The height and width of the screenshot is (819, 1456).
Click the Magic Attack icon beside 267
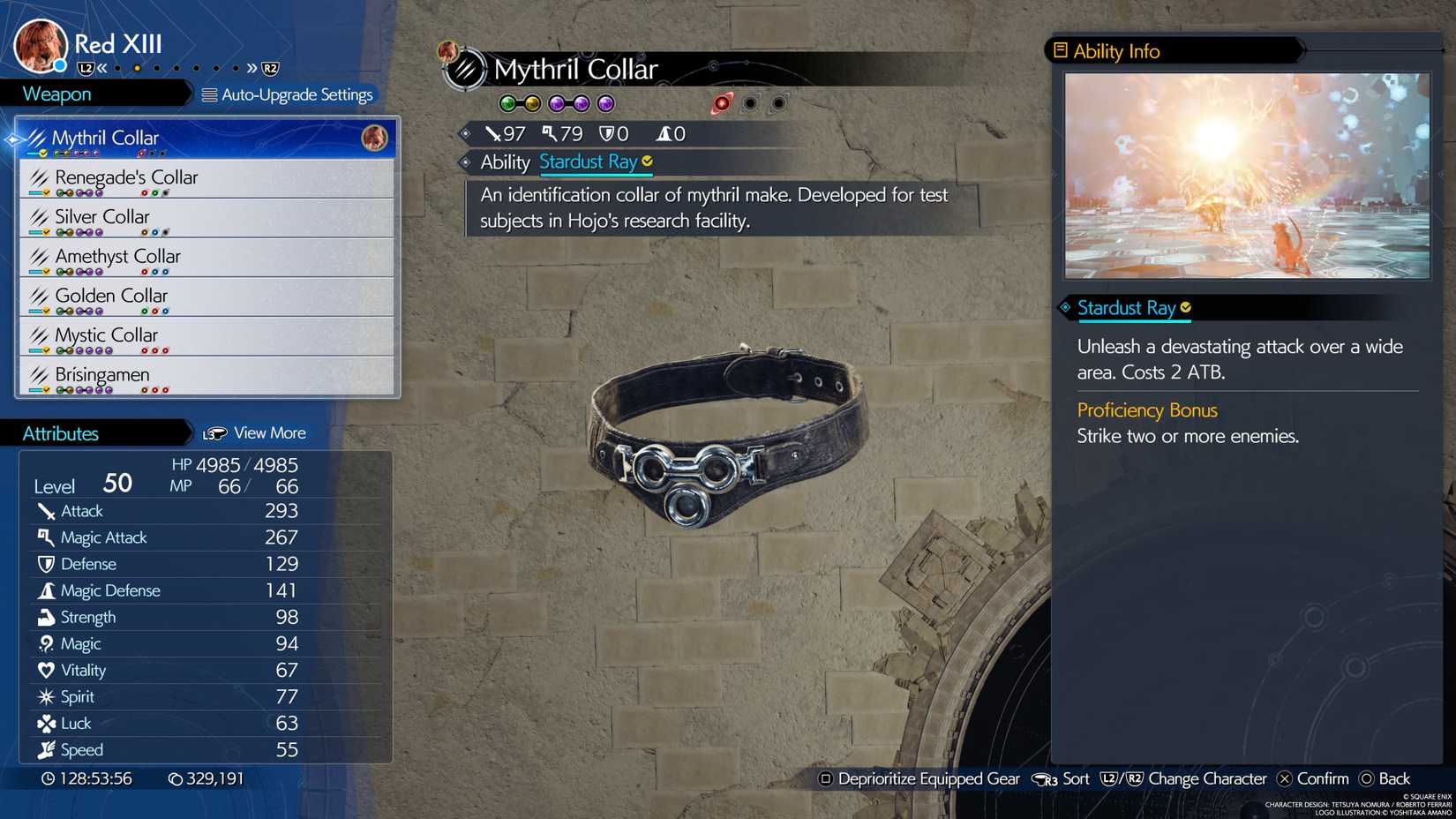coord(45,537)
